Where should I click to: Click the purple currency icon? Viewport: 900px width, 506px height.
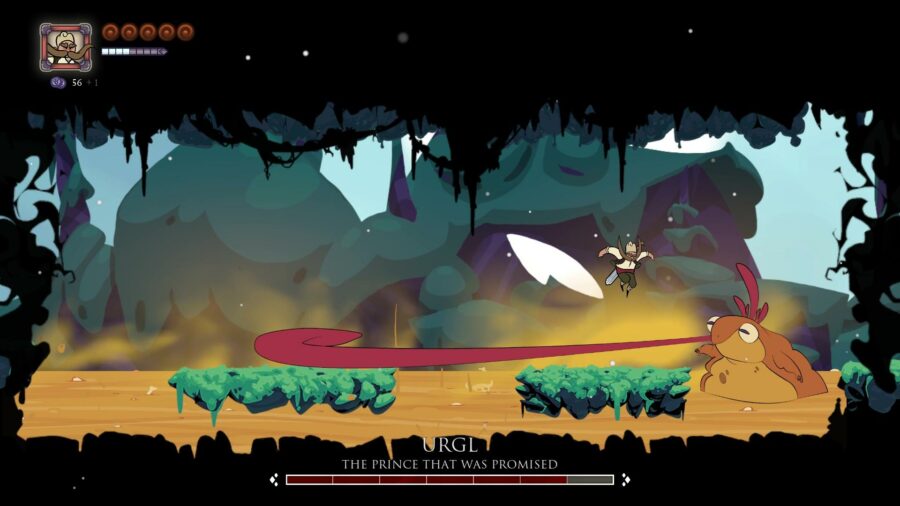(x=58, y=83)
